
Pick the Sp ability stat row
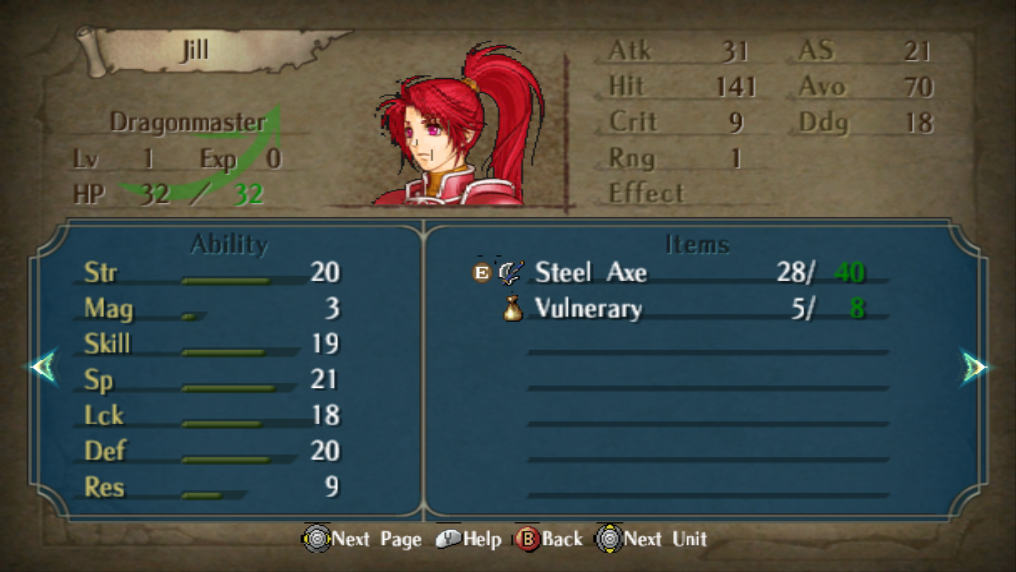click(211, 380)
